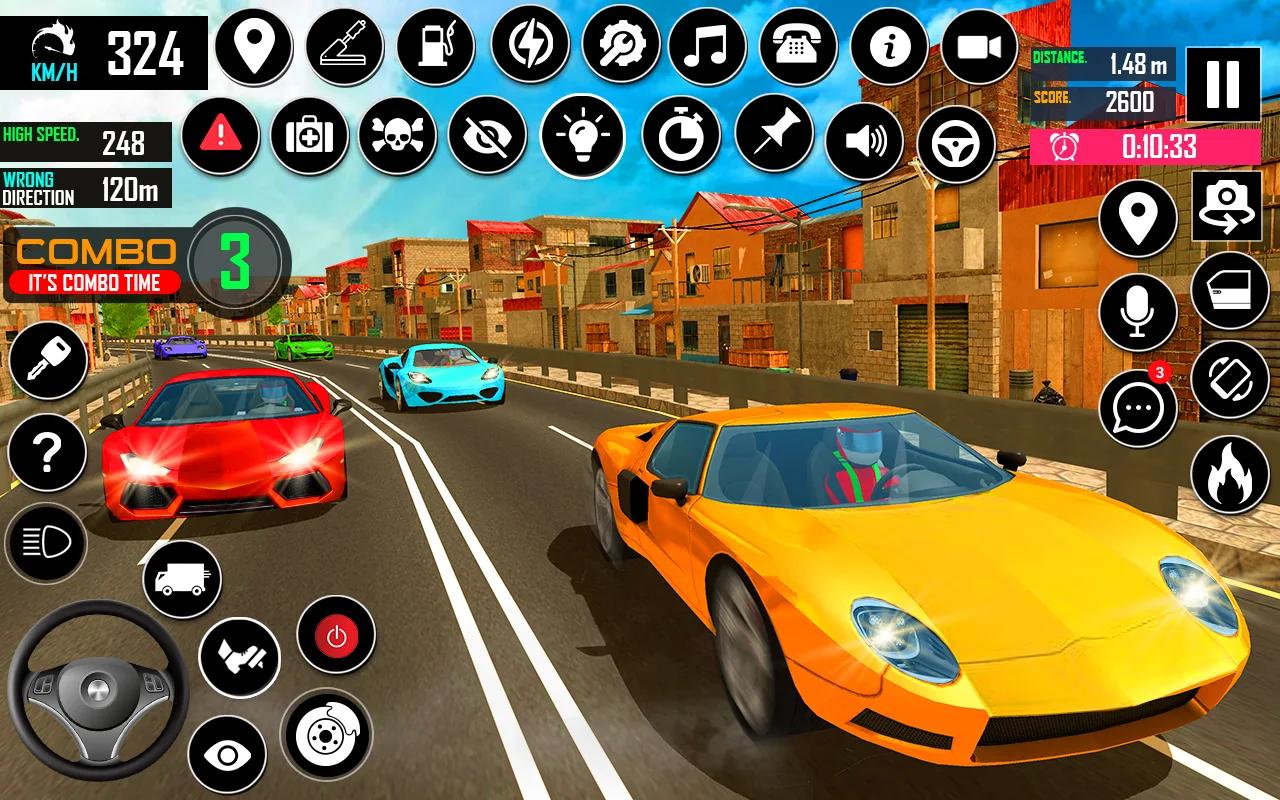Open the telephone icon
Image resolution: width=1280 pixels, height=800 pixels.
click(800, 45)
